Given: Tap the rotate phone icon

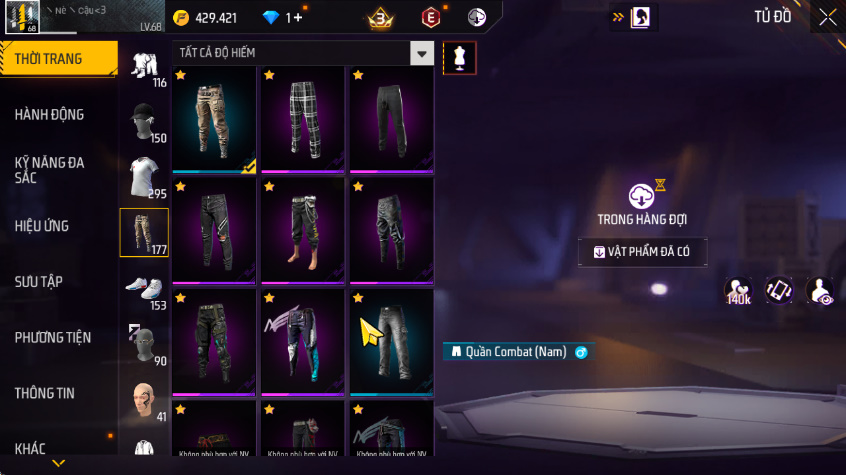Looking at the screenshot, I should point(780,290).
